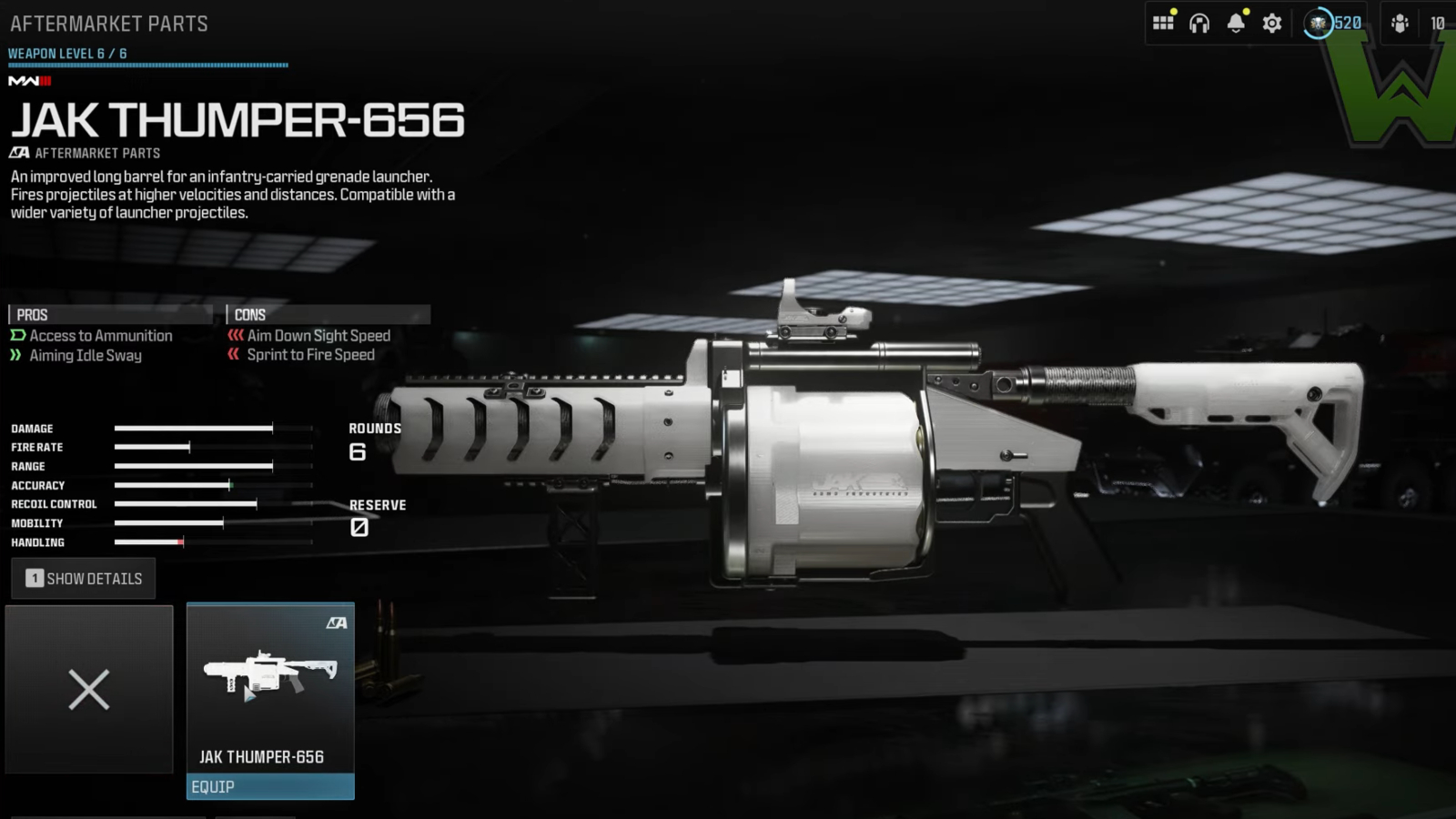
Task: Open the notifications bell icon
Action: (1236, 22)
